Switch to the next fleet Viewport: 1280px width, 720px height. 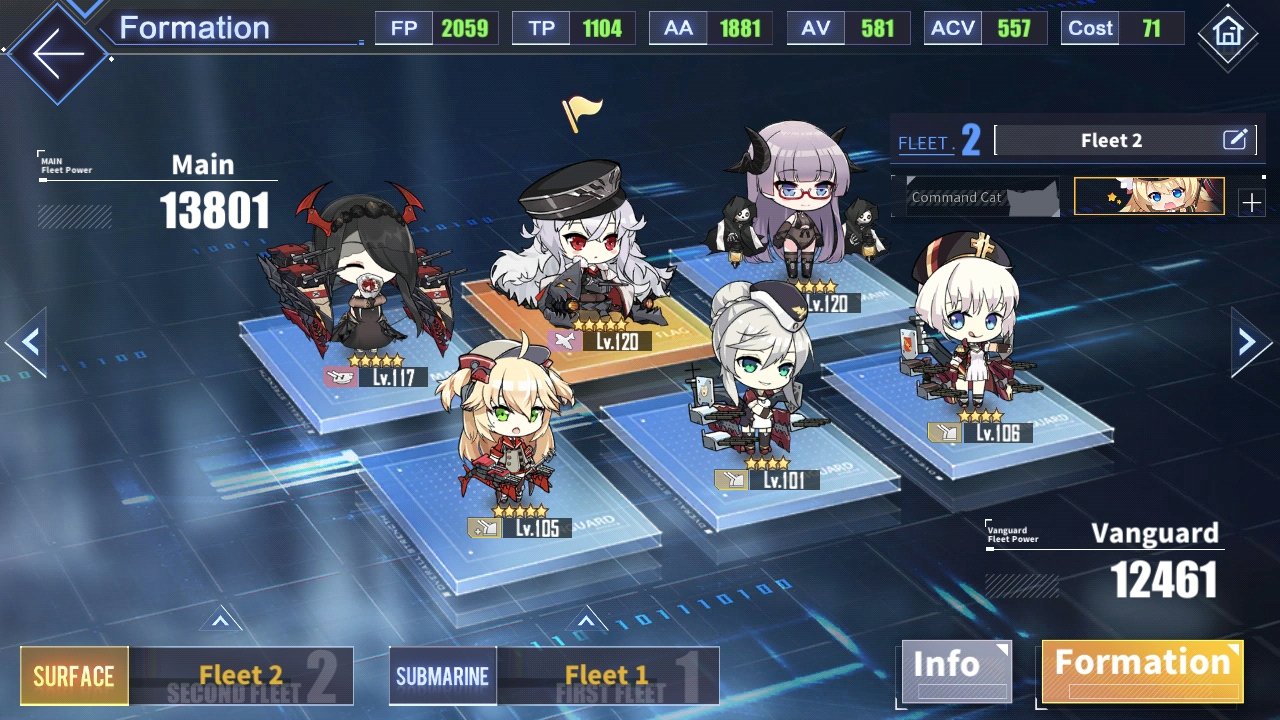pos(1250,343)
